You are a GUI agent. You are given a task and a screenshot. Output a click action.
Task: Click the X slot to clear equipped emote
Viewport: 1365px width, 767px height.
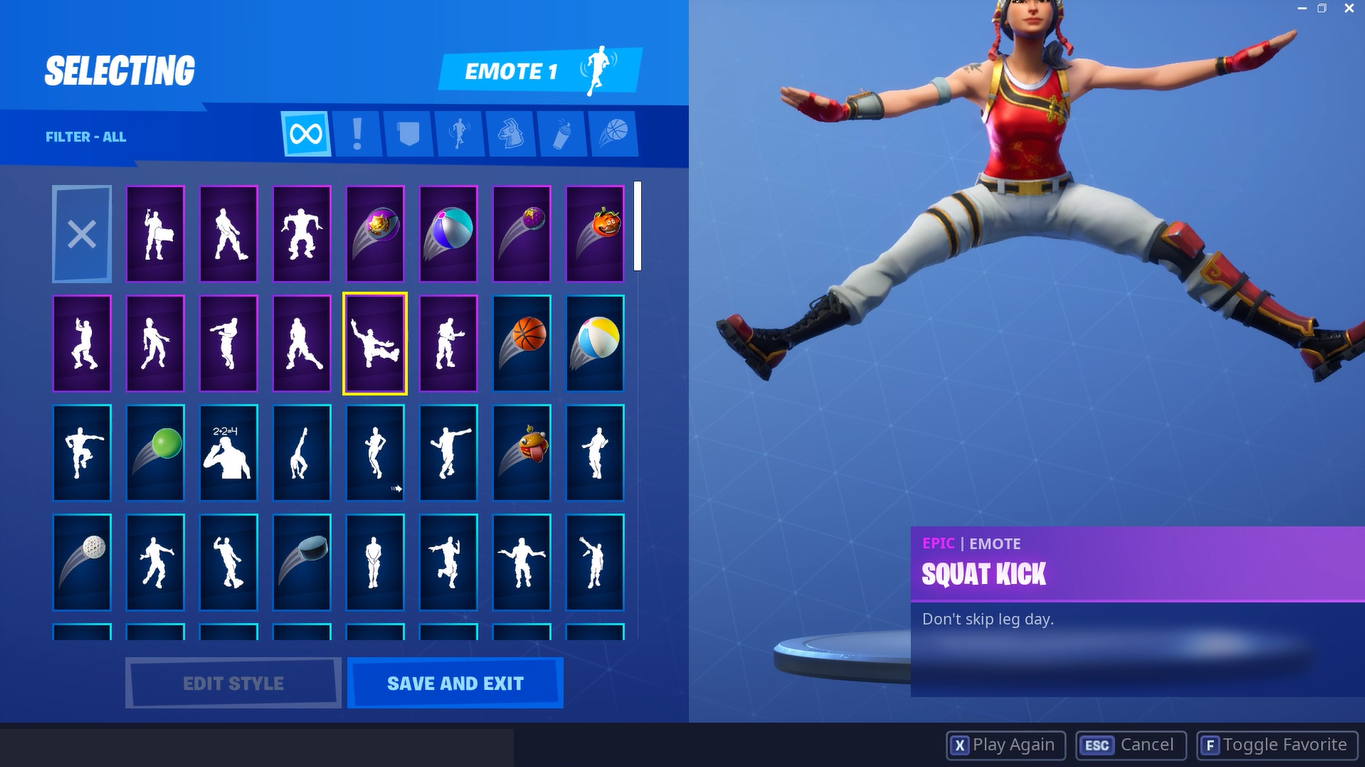pyautogui.click(x=81, y=233)
